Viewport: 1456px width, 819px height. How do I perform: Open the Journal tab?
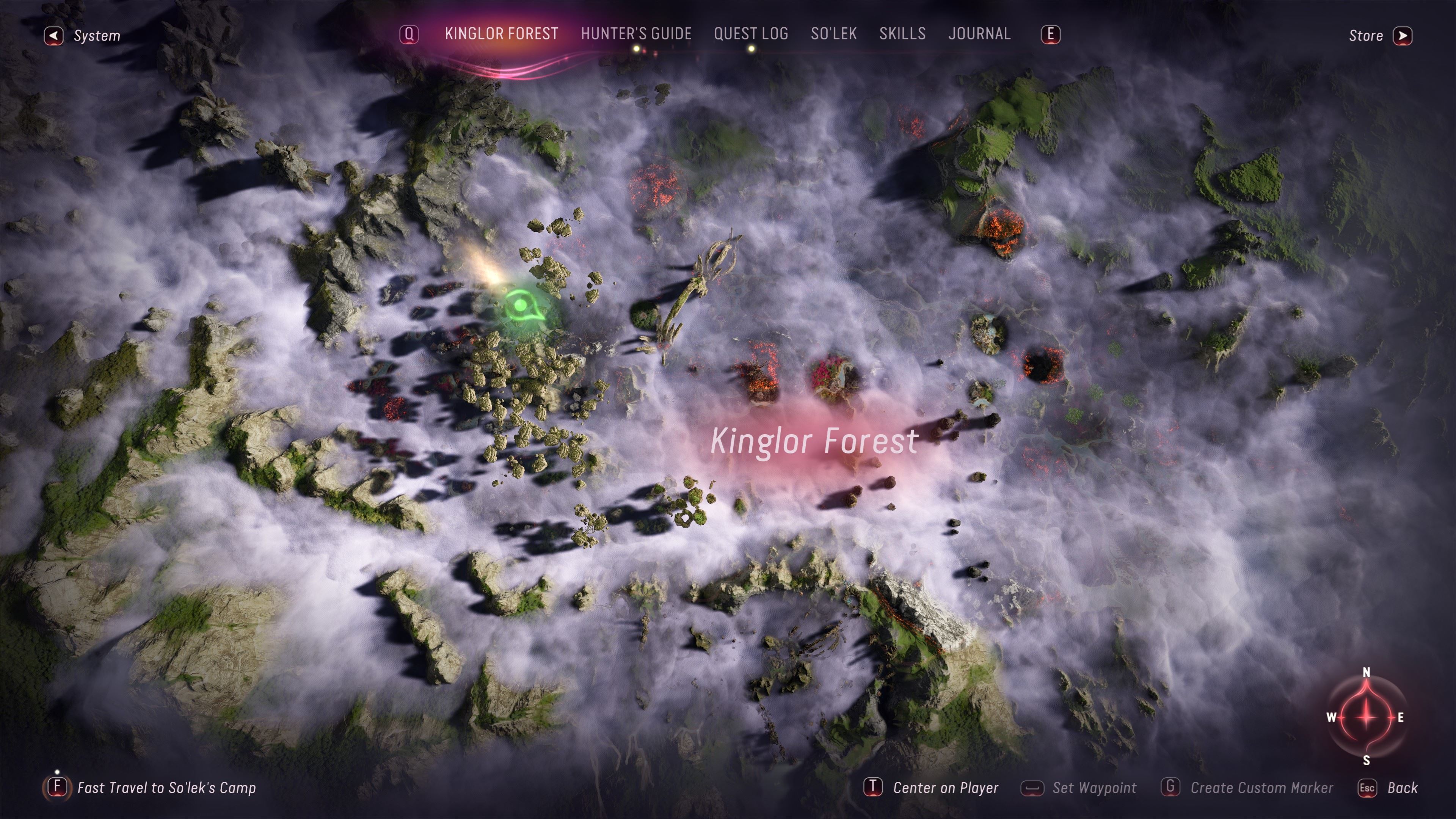(x=979, y=34)
